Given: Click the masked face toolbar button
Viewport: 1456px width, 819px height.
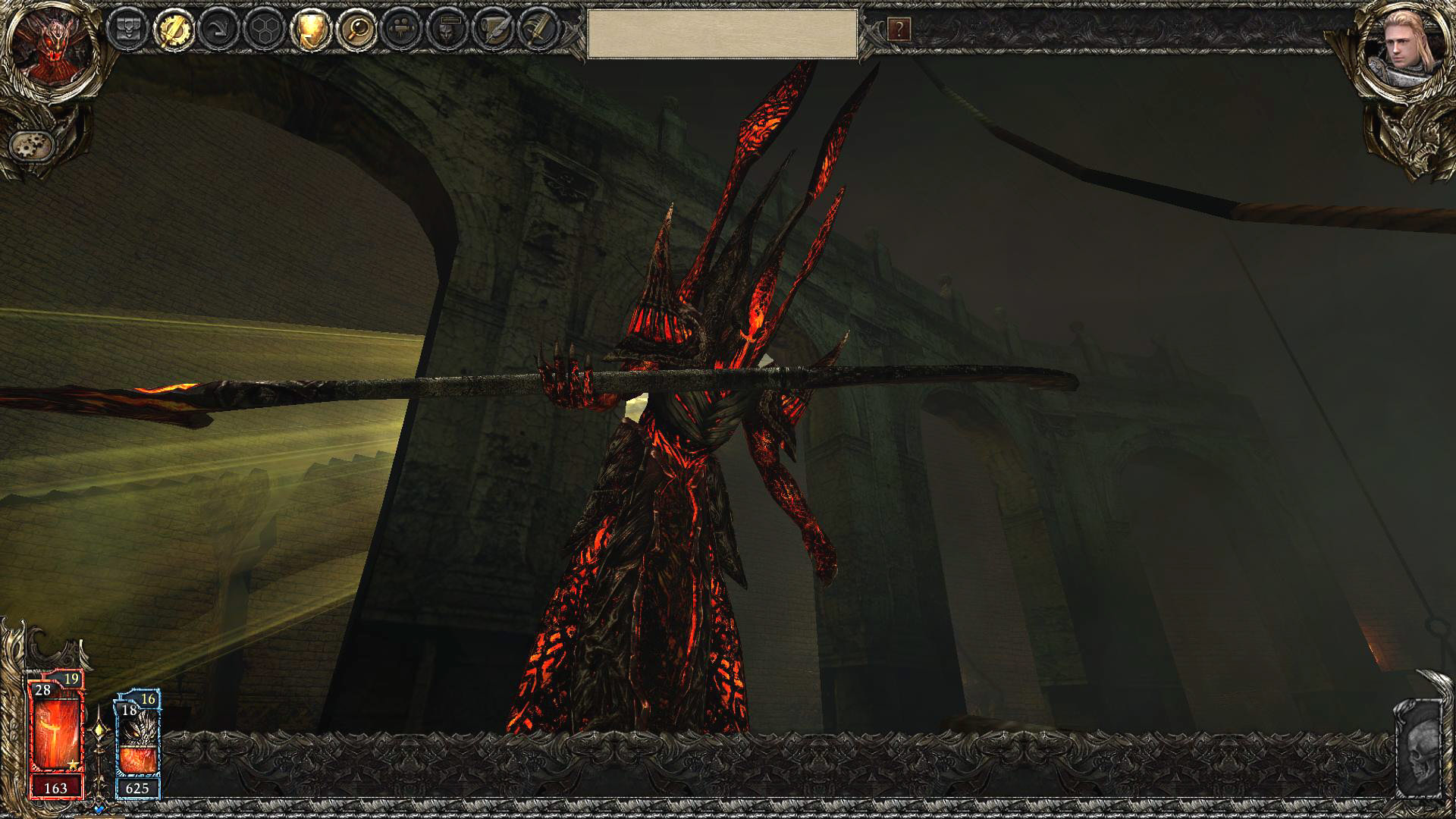Looking at the screenshot, I should pos(447,30).
